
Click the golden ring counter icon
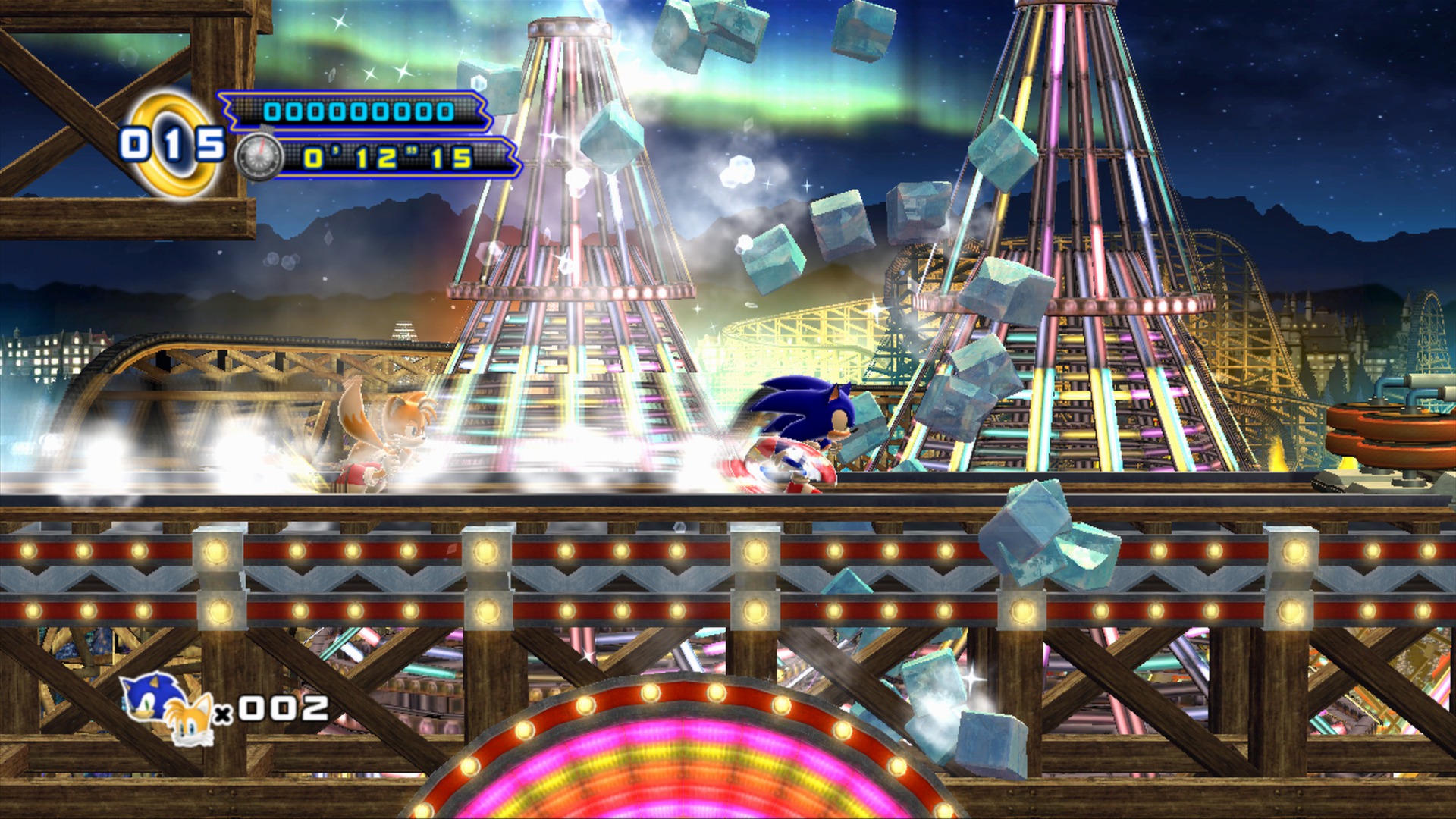point(173,140)
